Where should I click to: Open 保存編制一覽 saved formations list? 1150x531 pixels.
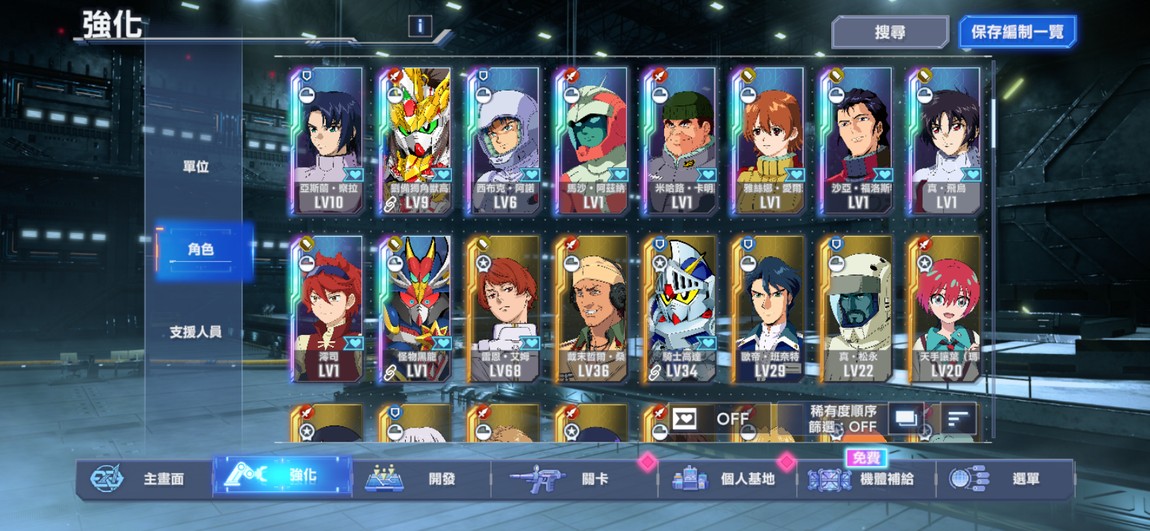click(1017, 32)
